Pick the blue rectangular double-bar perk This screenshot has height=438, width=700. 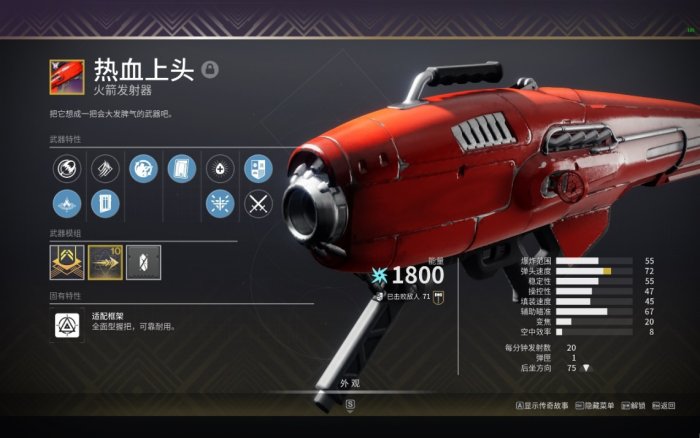point(105,205)
